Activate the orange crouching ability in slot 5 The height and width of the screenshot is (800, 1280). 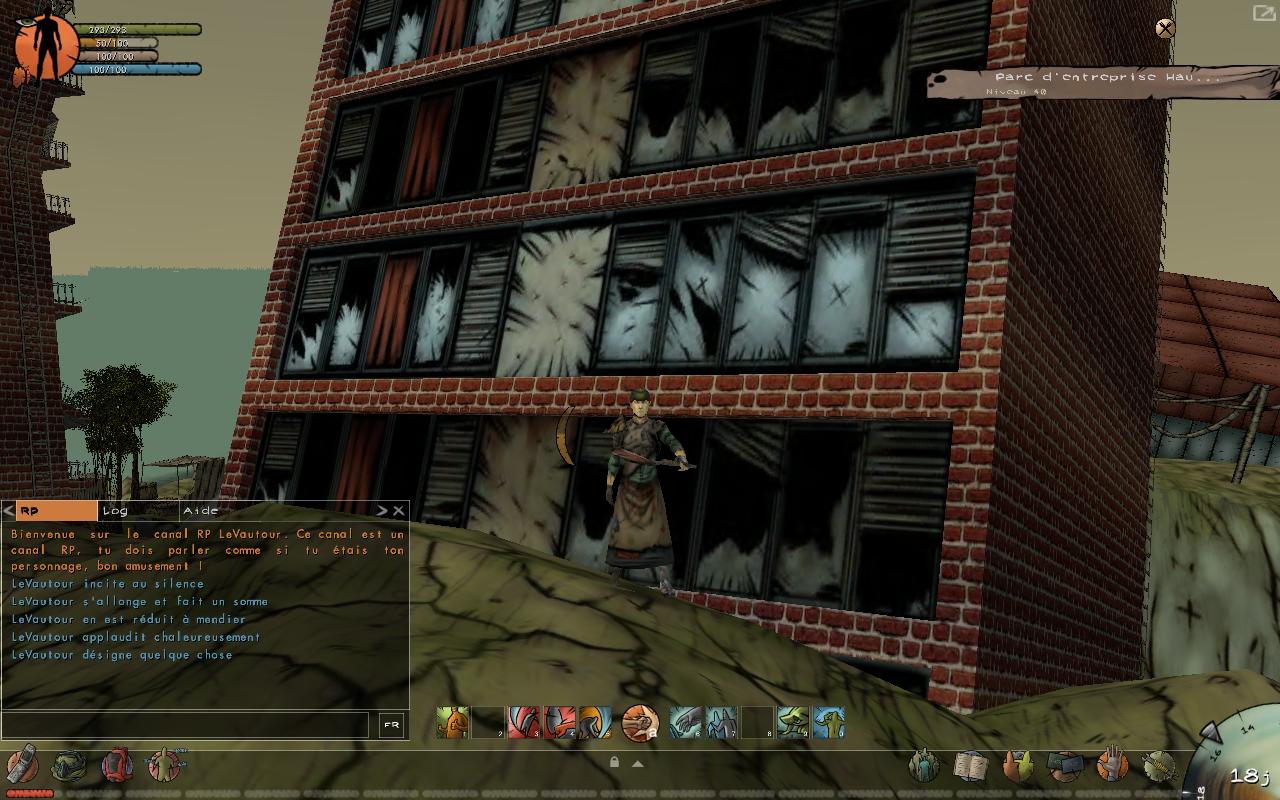tap(594, 722)
